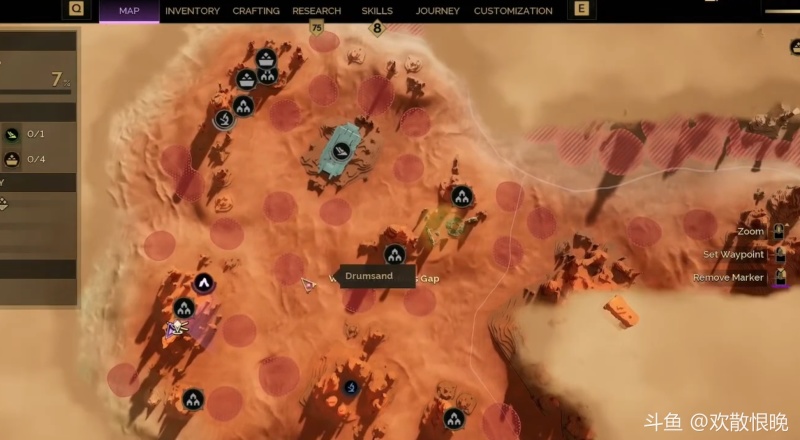The width and height of the screenshot is (800, 440).
Task: Show the Journey tab
Action: tap(437, 11)
